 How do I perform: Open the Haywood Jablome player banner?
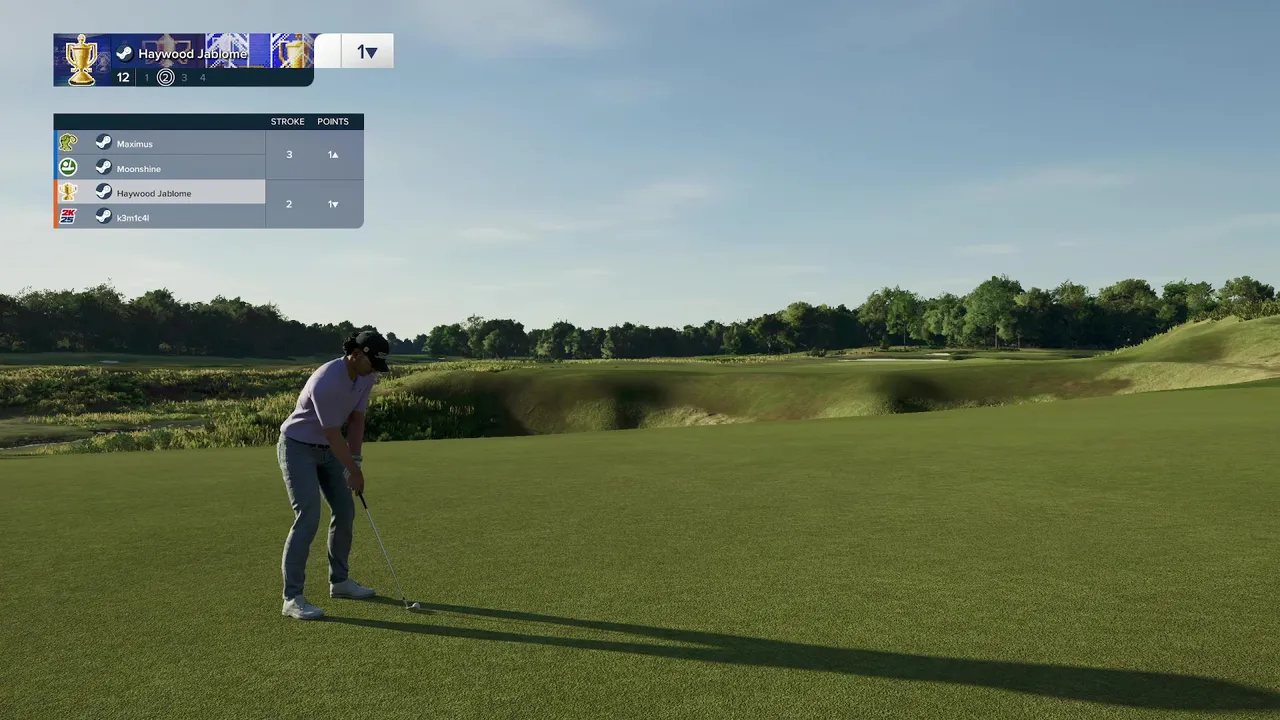192,53
